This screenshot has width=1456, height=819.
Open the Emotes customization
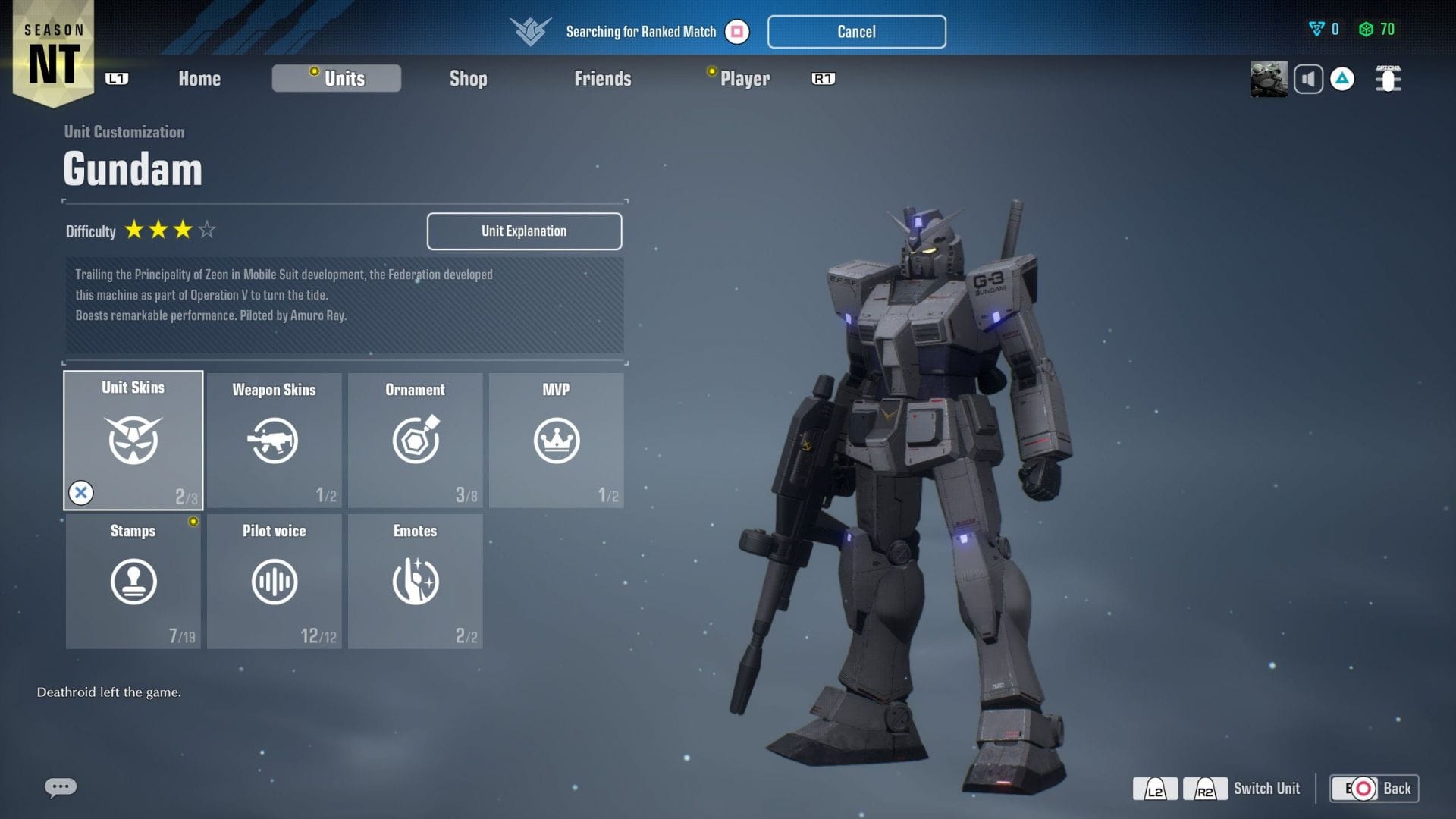[415, 582]
